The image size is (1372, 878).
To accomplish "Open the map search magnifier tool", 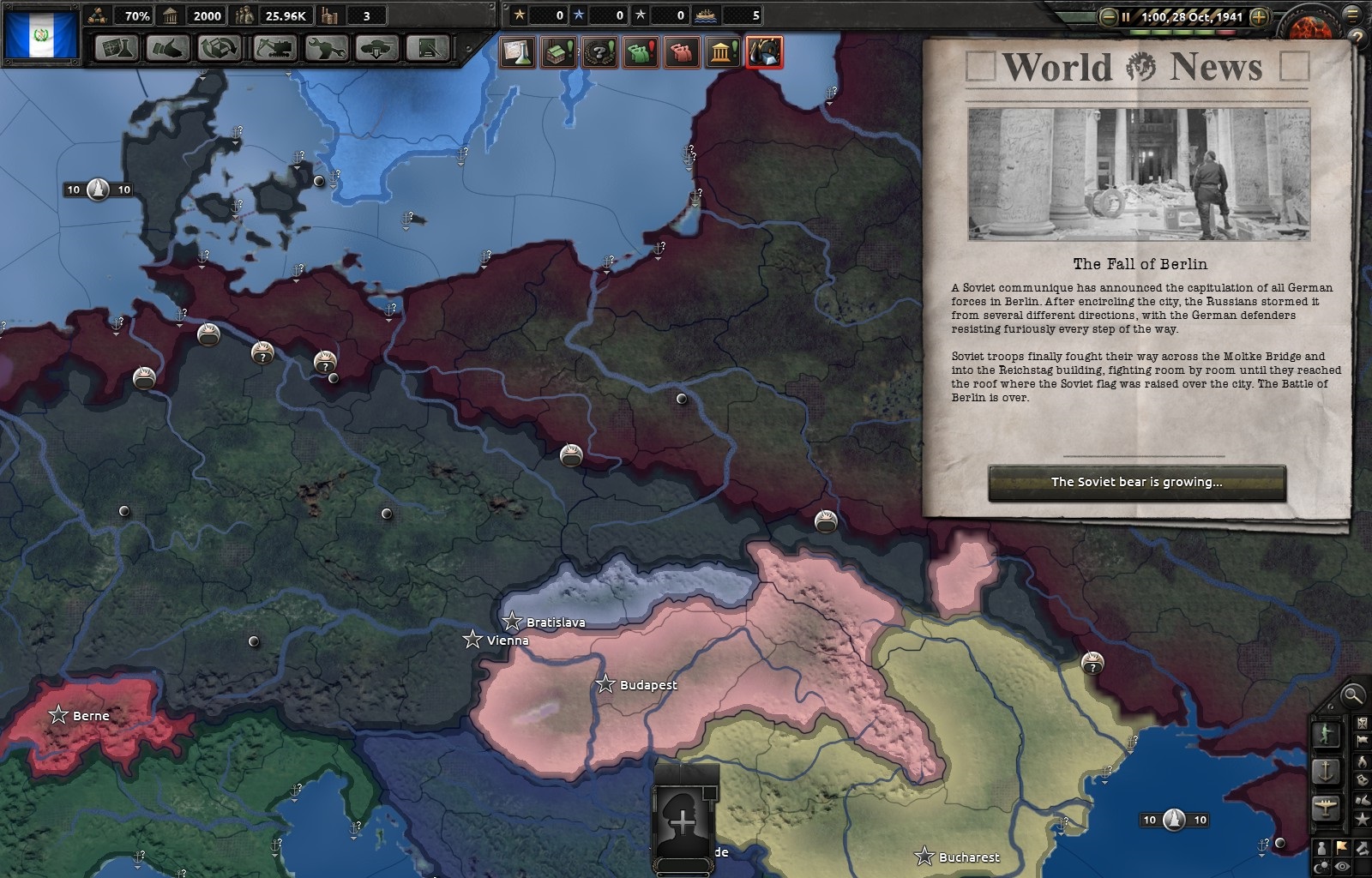I will pyautogui.click(x=1352, y=697).
